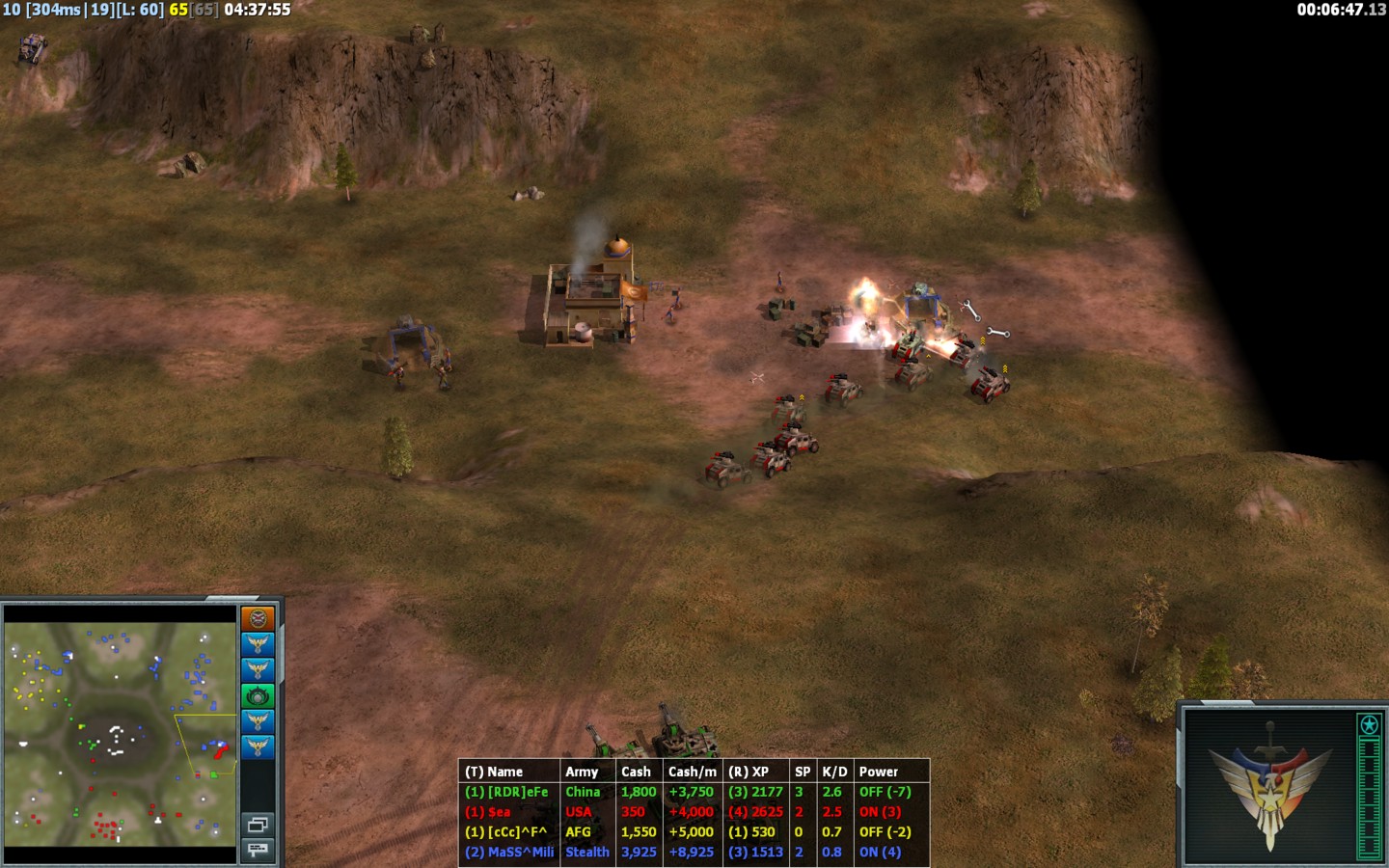Screen dimensions: 1389x868
Task: Click the overlapping windows button beside minimap
Action: (258, 825)
